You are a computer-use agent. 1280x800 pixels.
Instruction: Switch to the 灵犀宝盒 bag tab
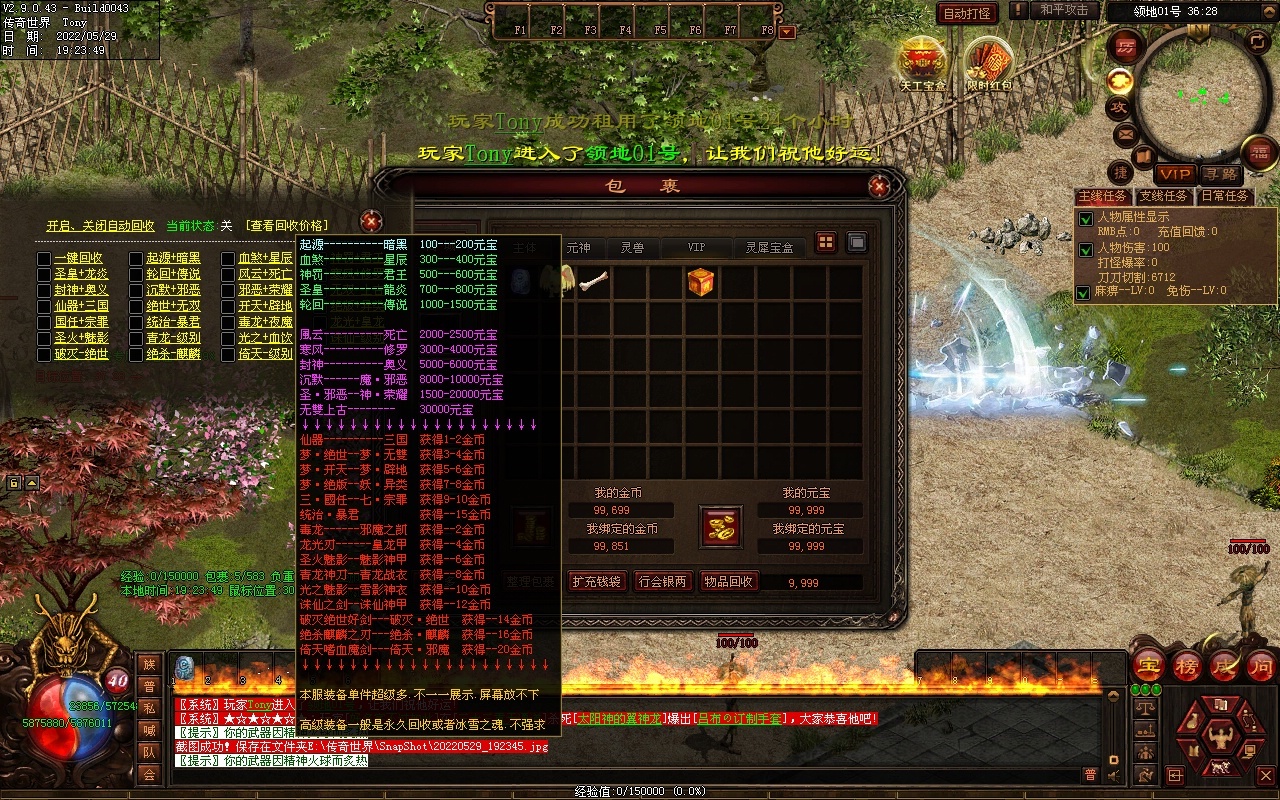tap(769, 247)
